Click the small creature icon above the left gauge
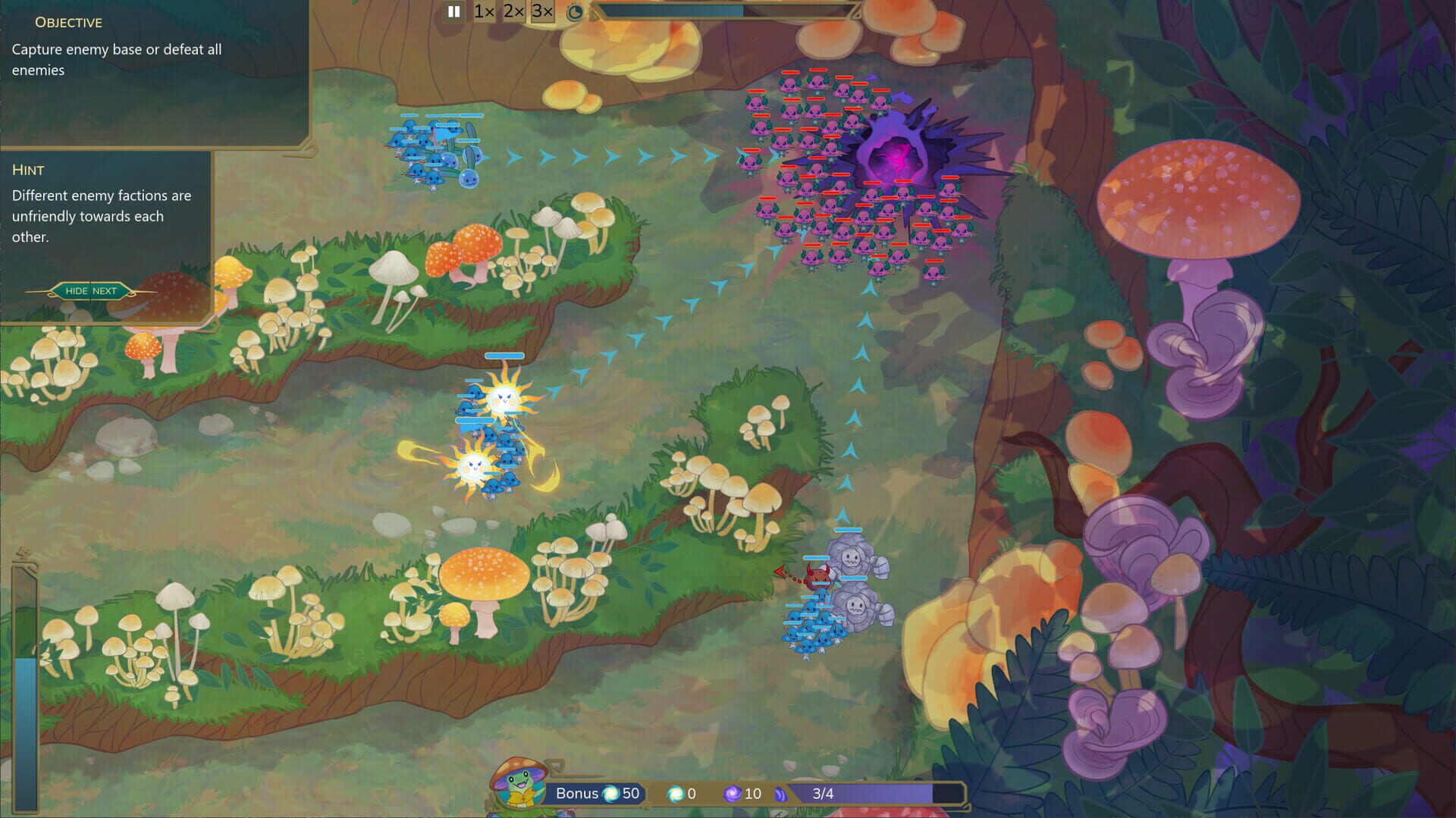 23,552
